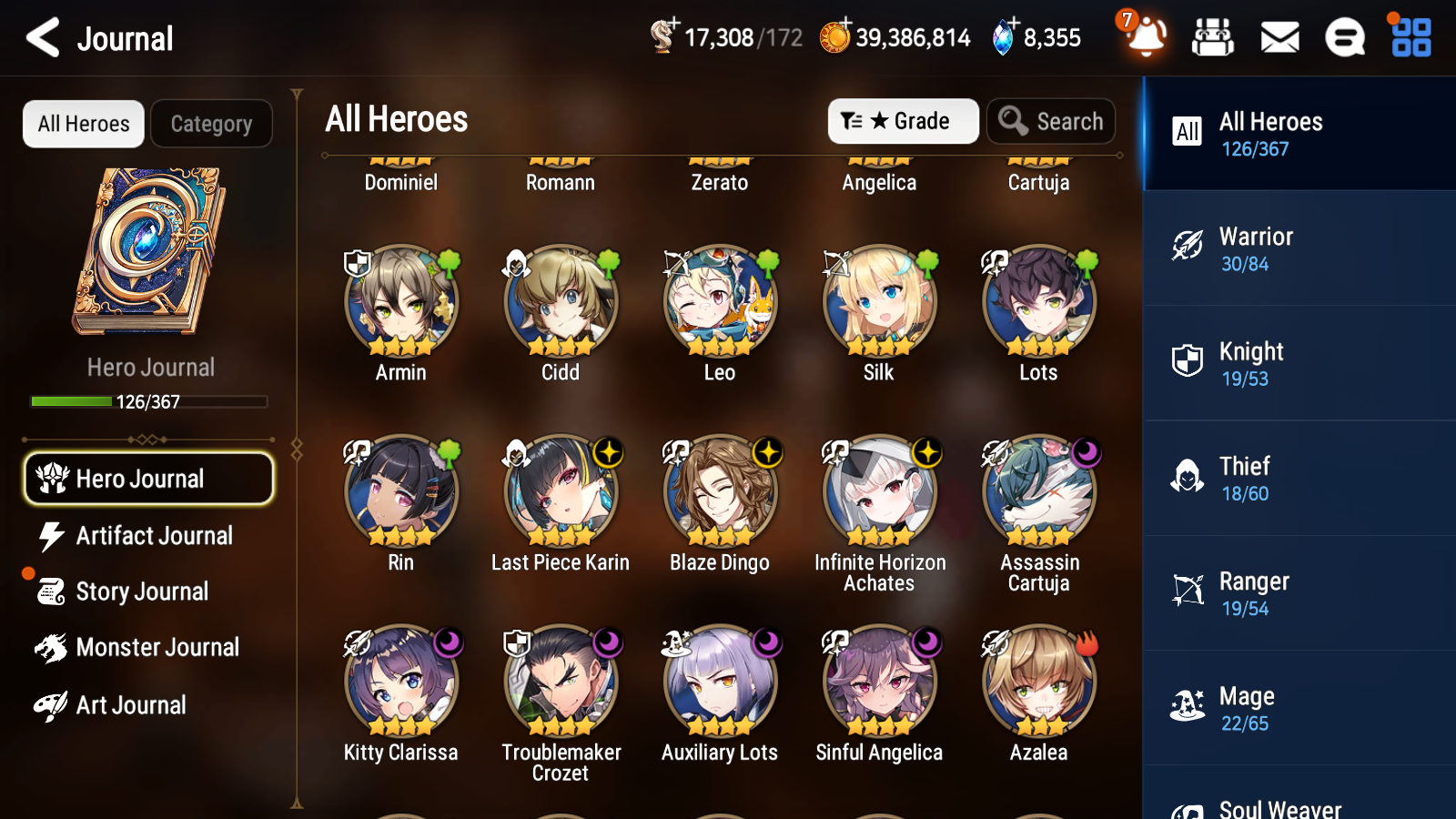
Task: Open the Star Grade filter dropdown
Action: [904, 121]
